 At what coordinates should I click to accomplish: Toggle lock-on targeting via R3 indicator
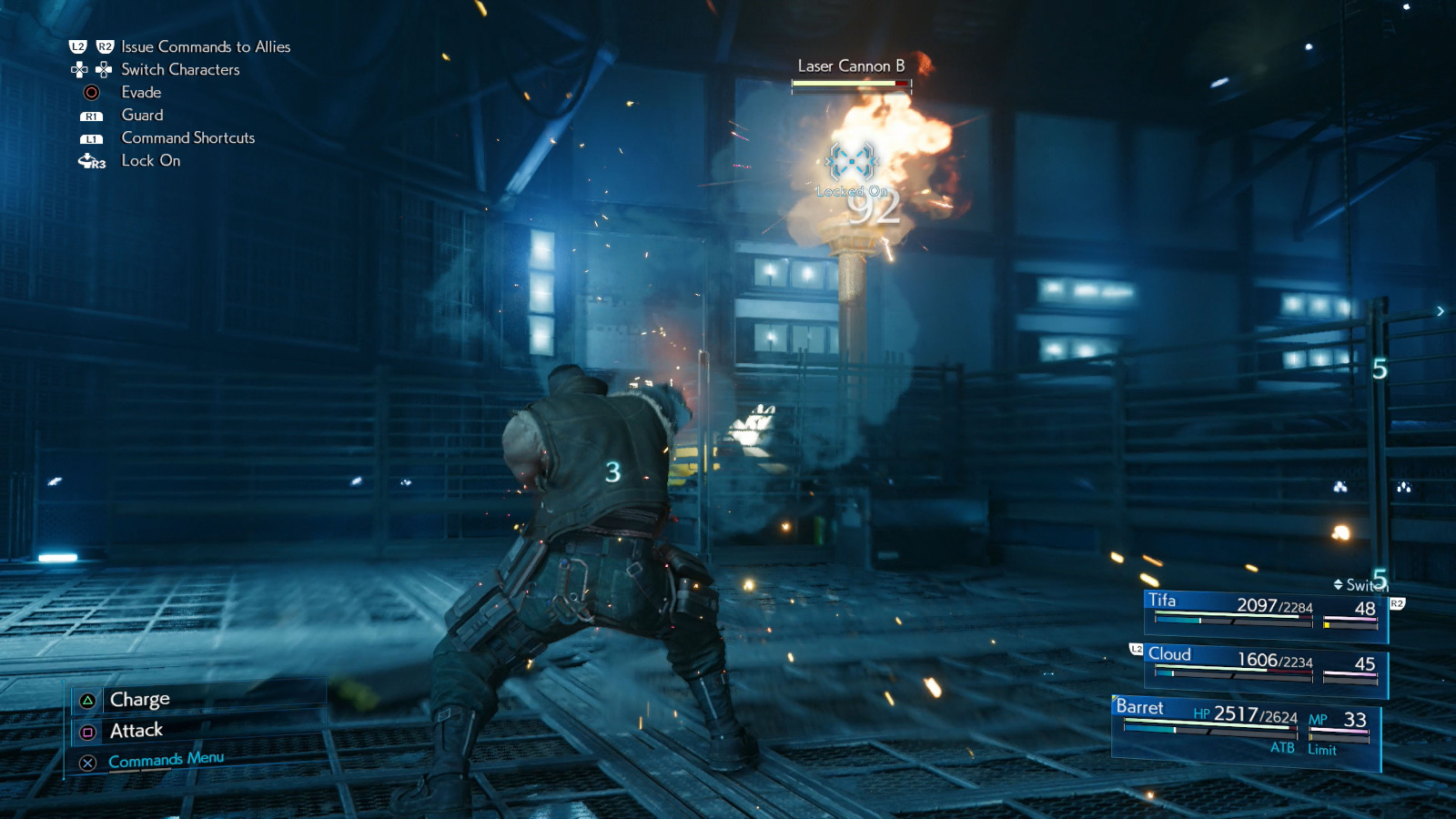(91, 161)
